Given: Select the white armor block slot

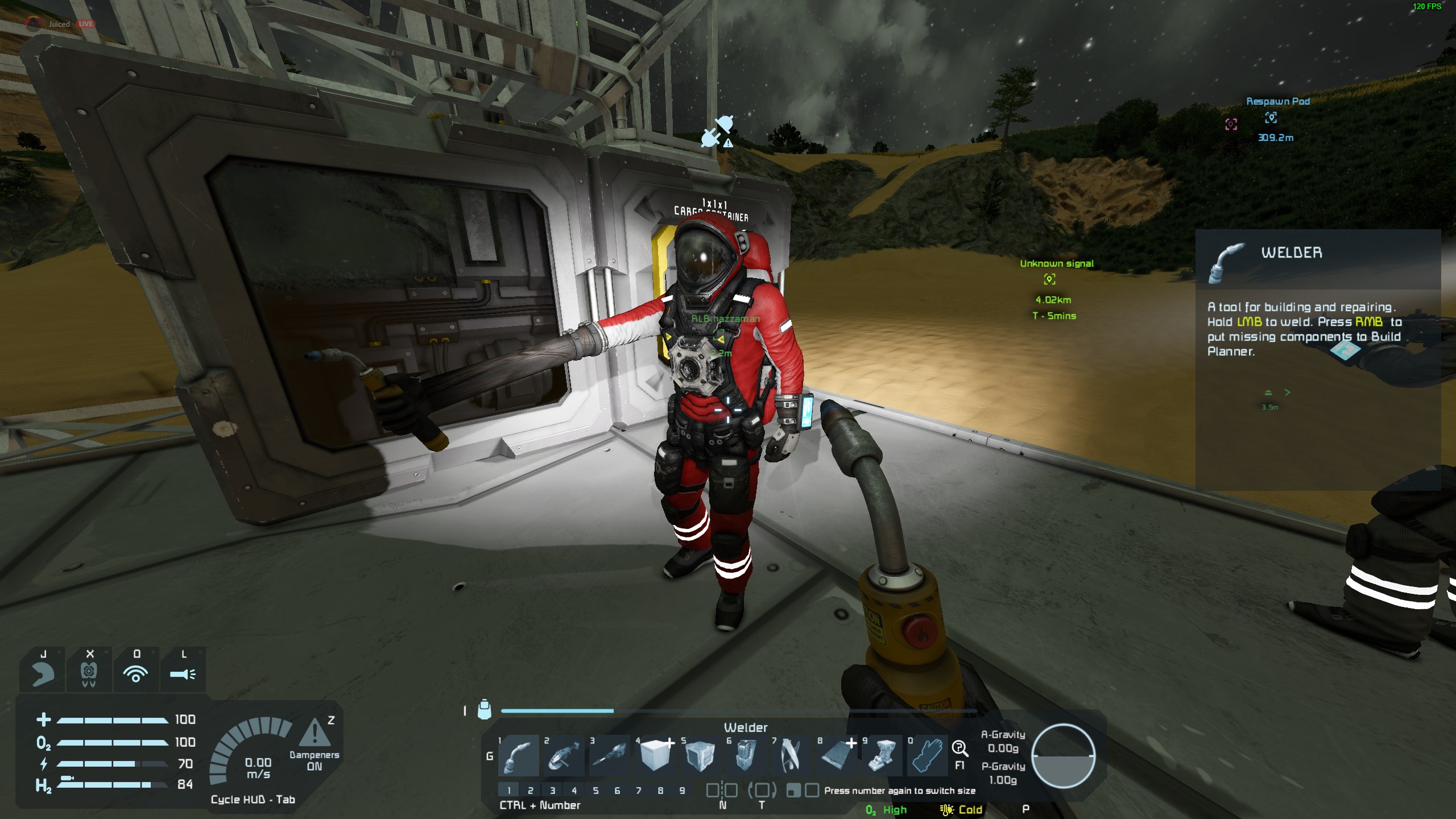Looking at the screenshot, I should 655,756.
